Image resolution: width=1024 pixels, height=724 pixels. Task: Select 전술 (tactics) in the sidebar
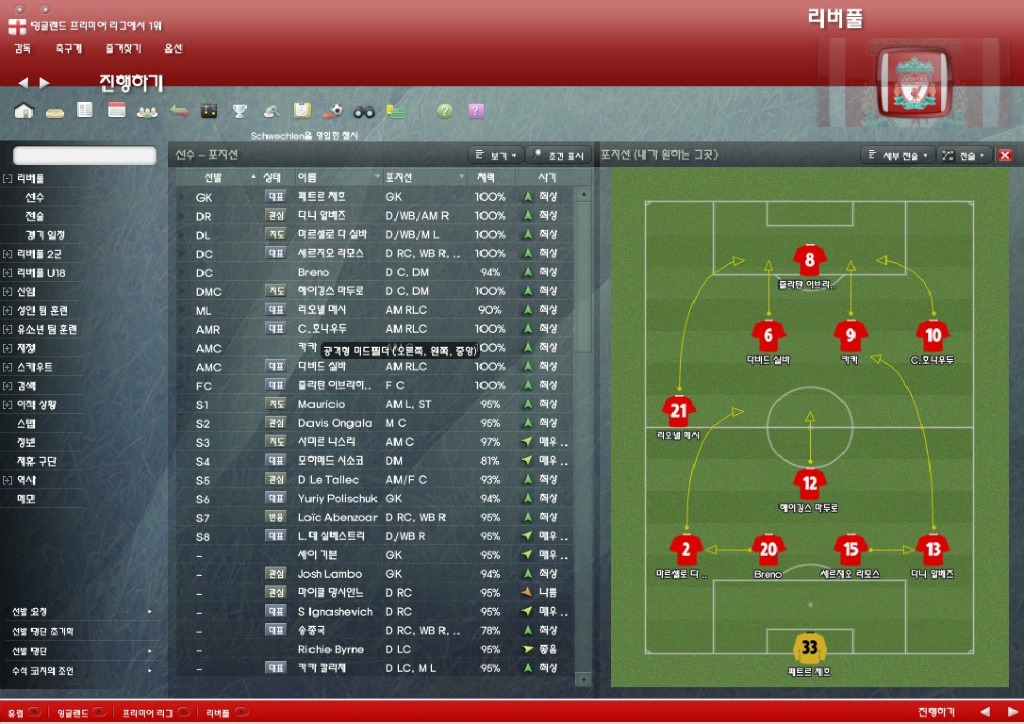tap(35, 216)
